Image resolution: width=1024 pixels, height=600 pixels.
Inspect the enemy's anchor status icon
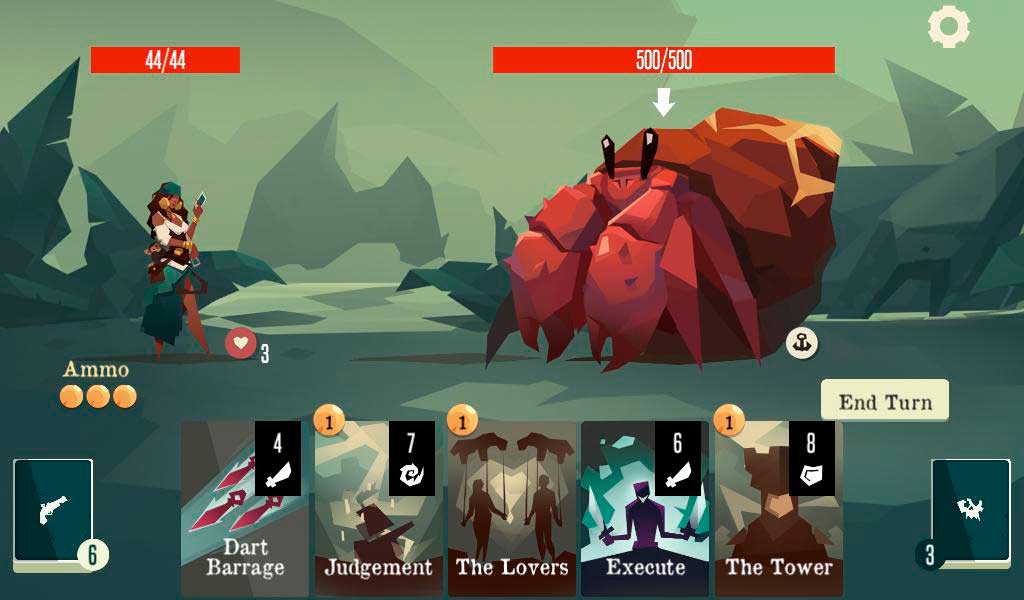pyautogui.click(x=801, y=343)
